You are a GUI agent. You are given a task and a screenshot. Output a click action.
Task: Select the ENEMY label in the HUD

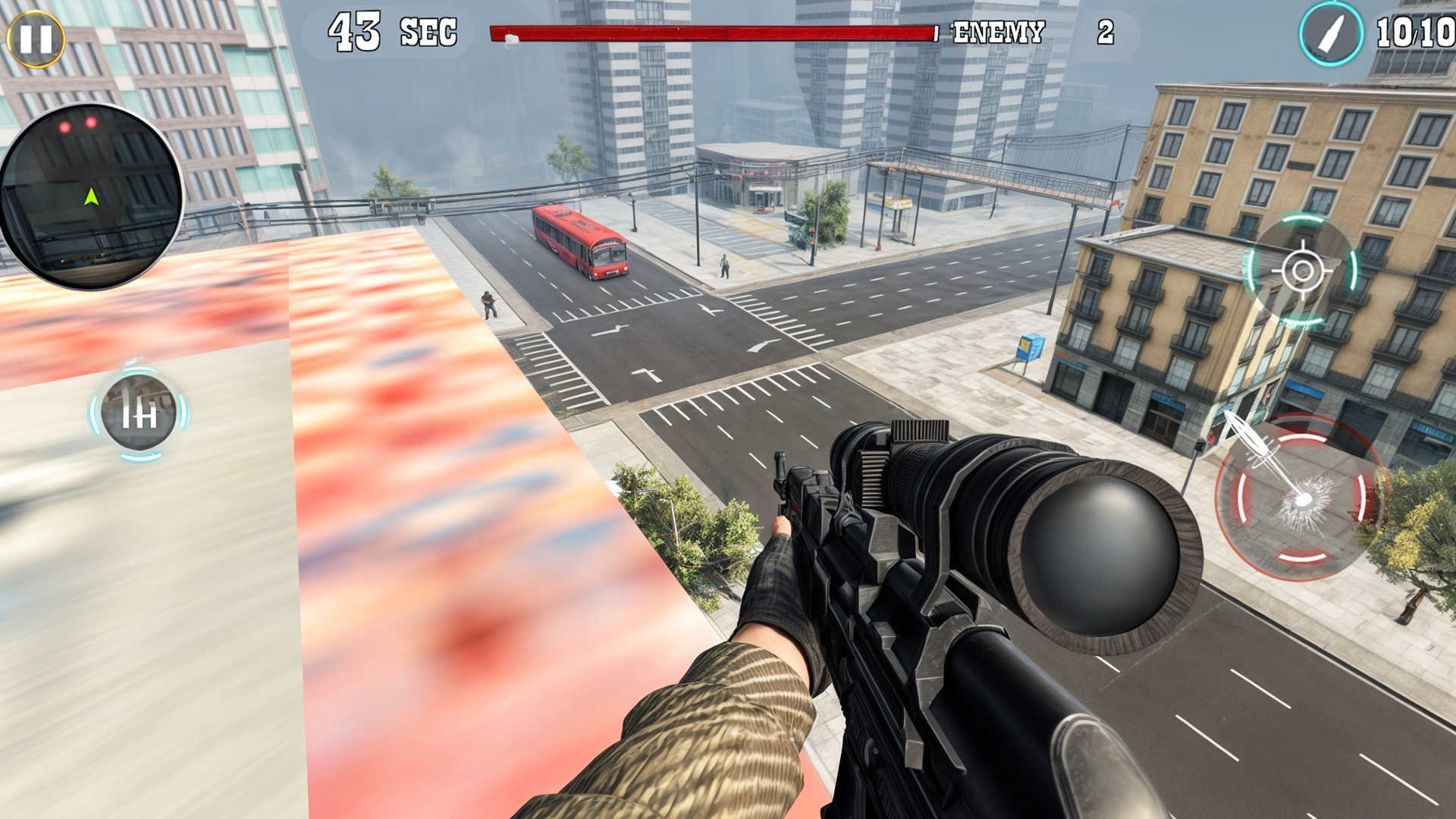999,32
